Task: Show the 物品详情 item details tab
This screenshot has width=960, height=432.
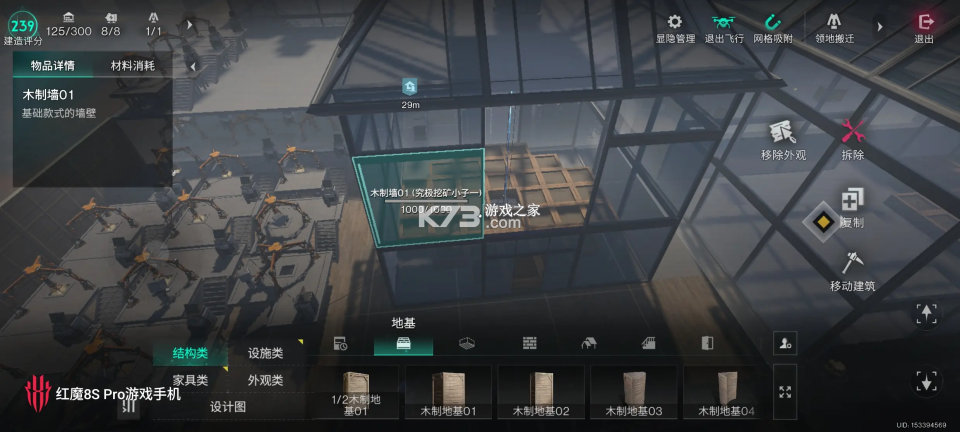Action: tap(52, 66)
